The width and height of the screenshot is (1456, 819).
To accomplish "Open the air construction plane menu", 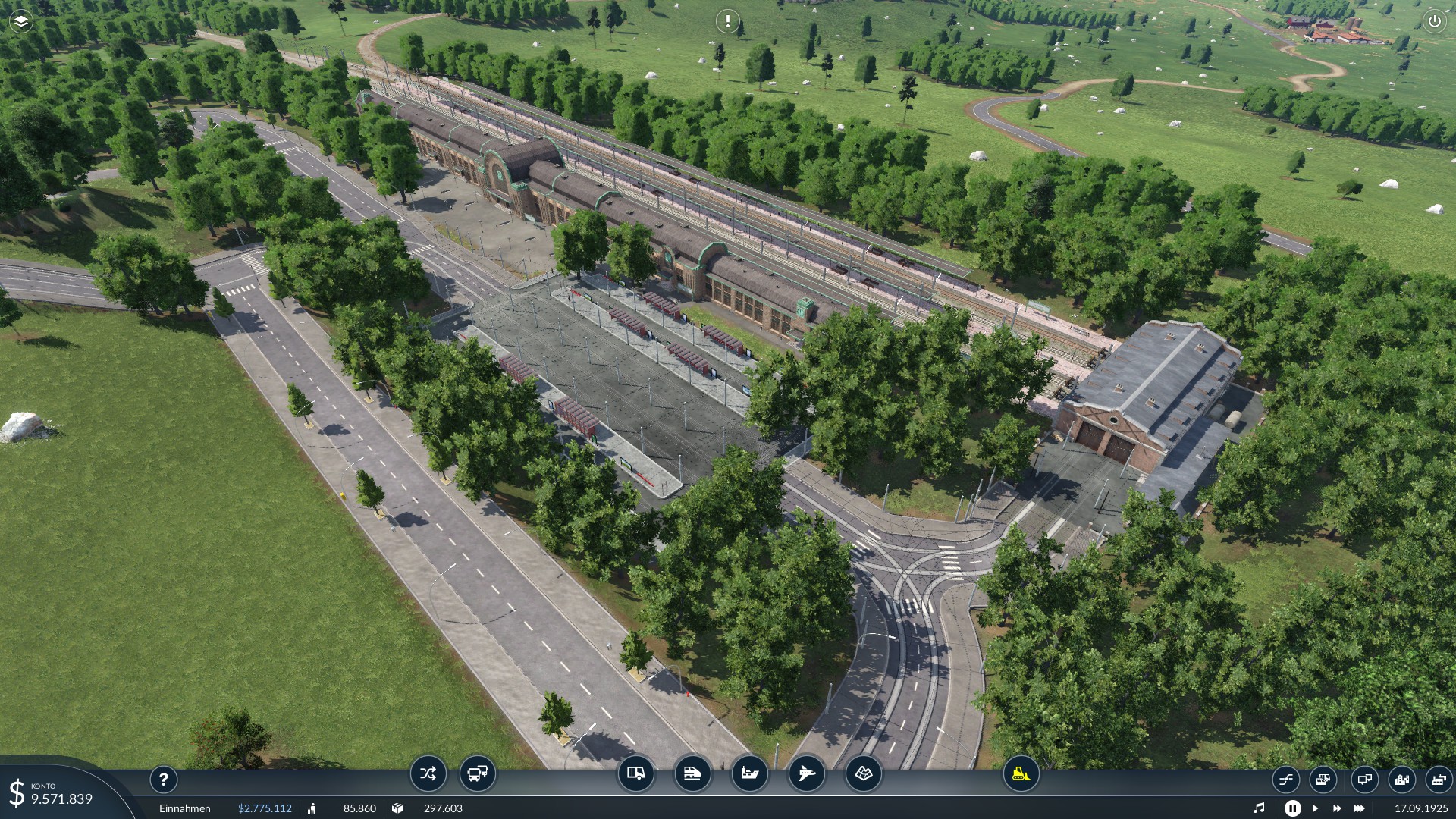I will click(x=806, y=774).
